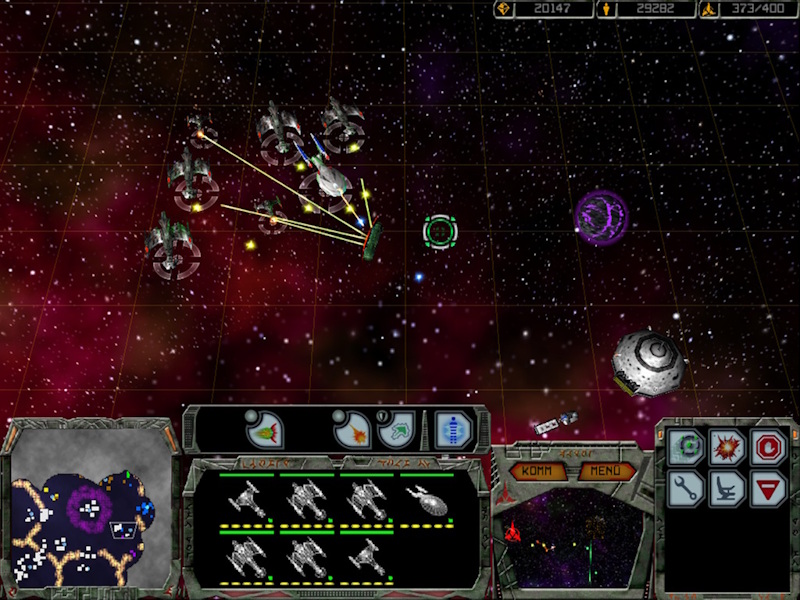Select the stop command hand icon

click(x=768, y=446)
